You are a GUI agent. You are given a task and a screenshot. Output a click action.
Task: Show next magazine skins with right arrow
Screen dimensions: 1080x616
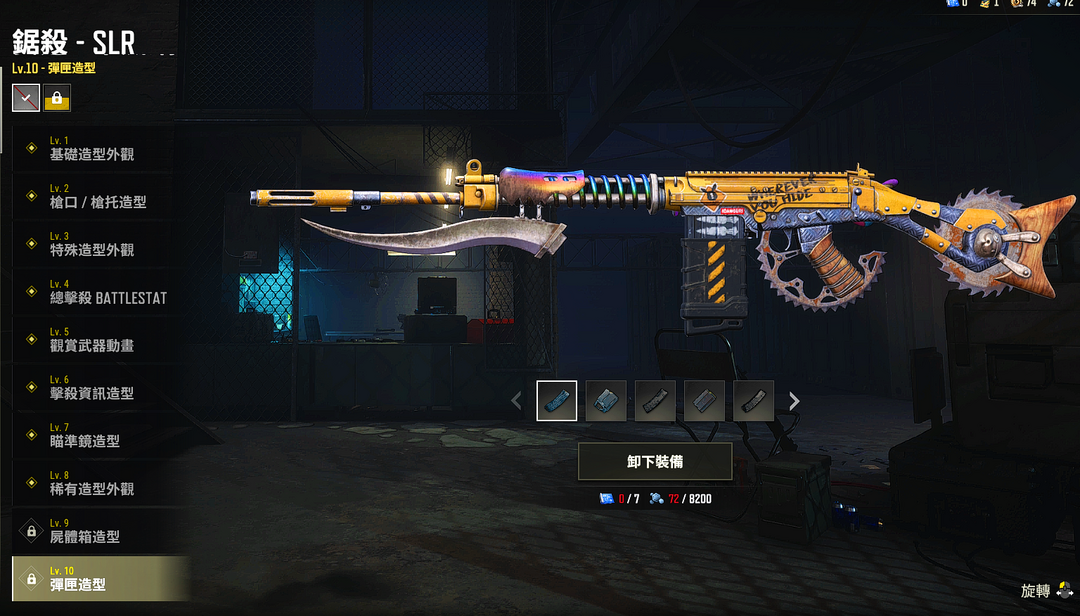(x=794, y=401)
